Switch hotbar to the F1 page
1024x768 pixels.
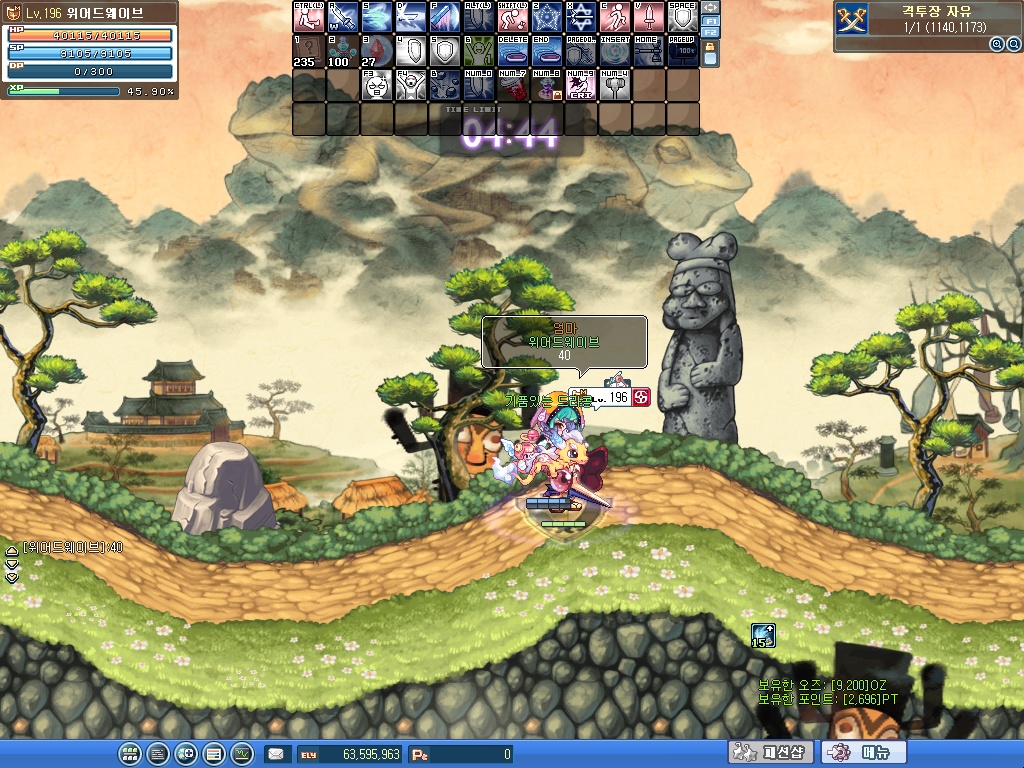click(x=710, y=20)
